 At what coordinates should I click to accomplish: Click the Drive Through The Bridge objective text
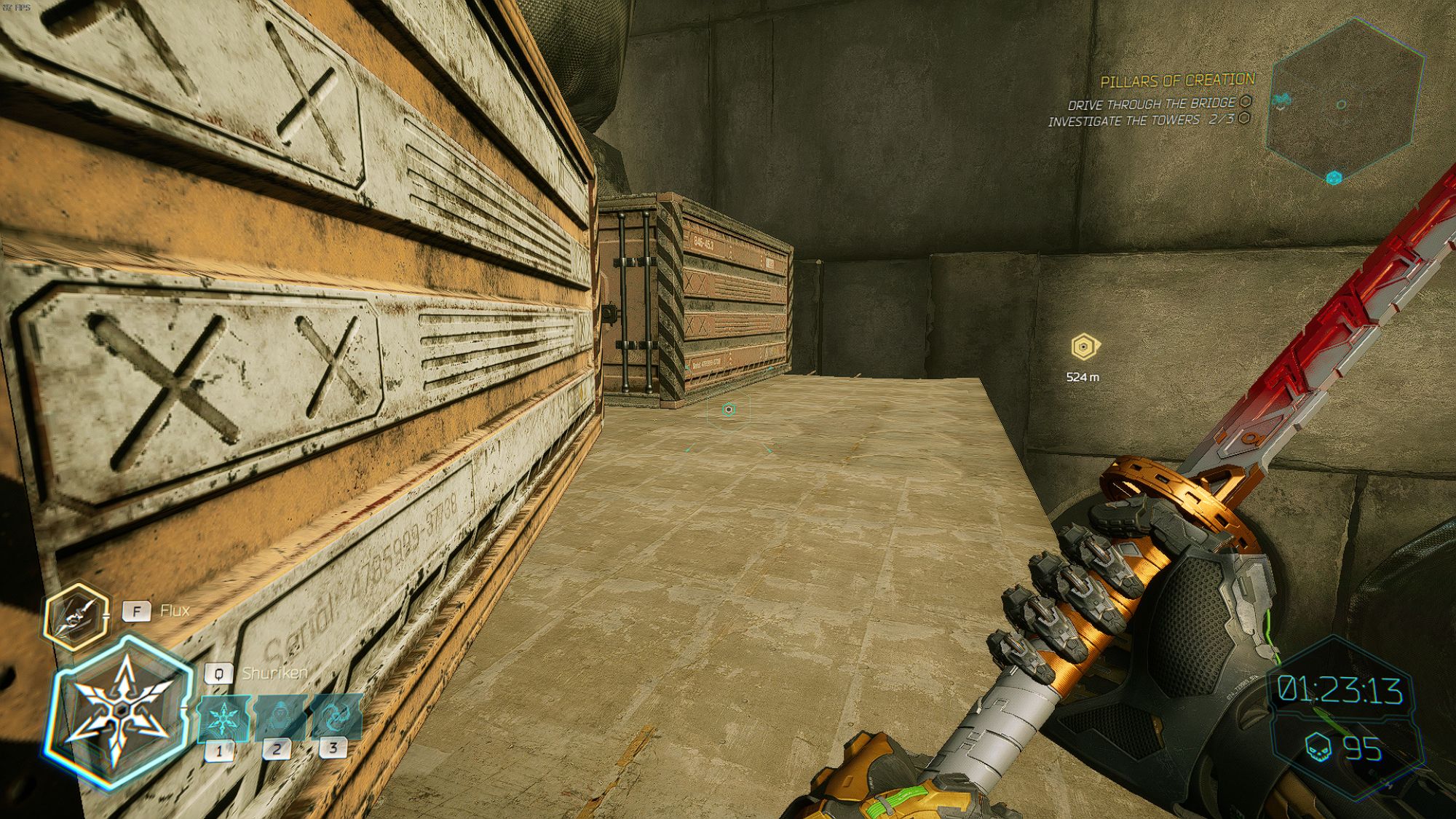click(1149, 104)
